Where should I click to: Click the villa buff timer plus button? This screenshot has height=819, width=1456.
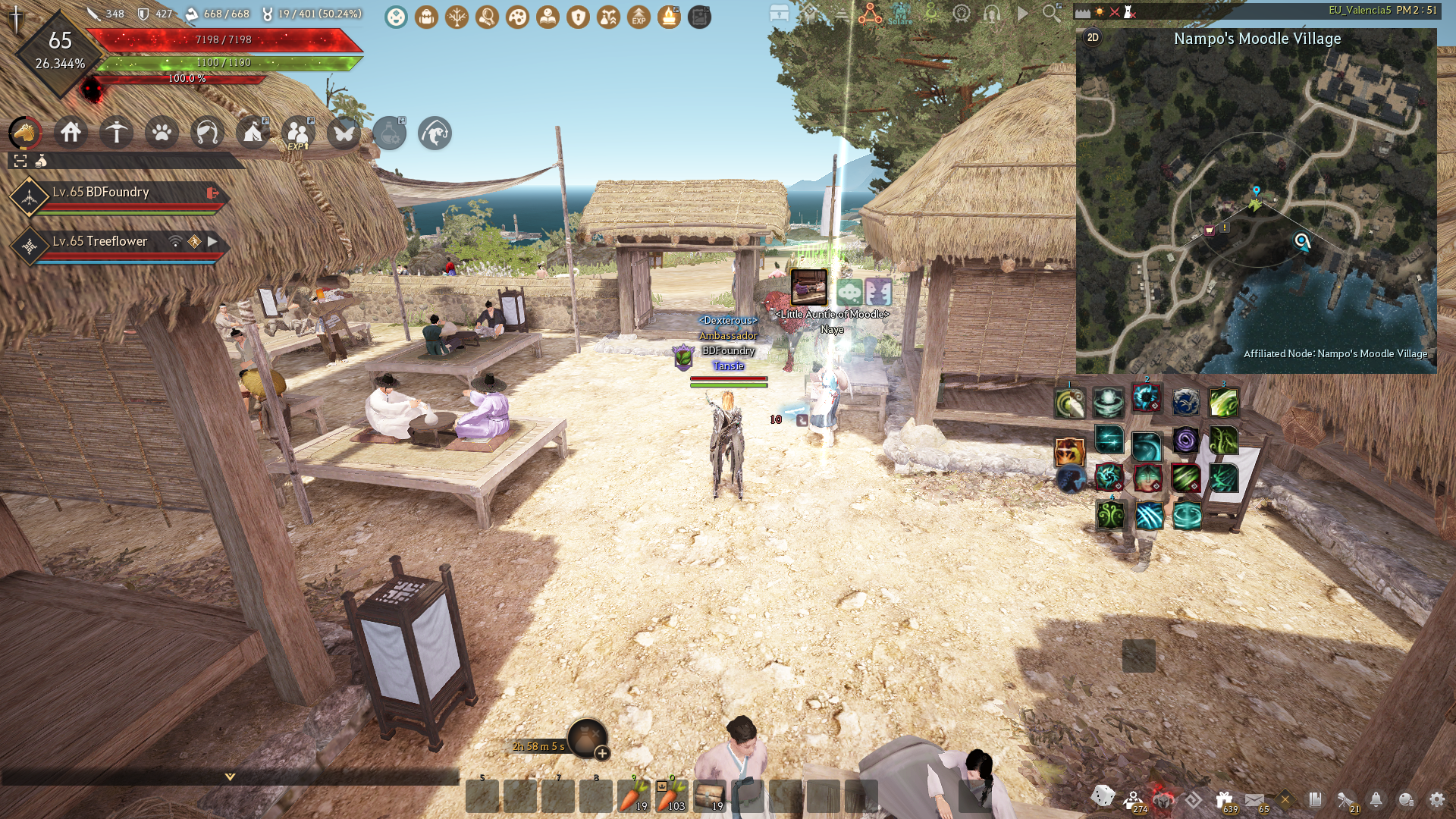[x=602, y=753]
